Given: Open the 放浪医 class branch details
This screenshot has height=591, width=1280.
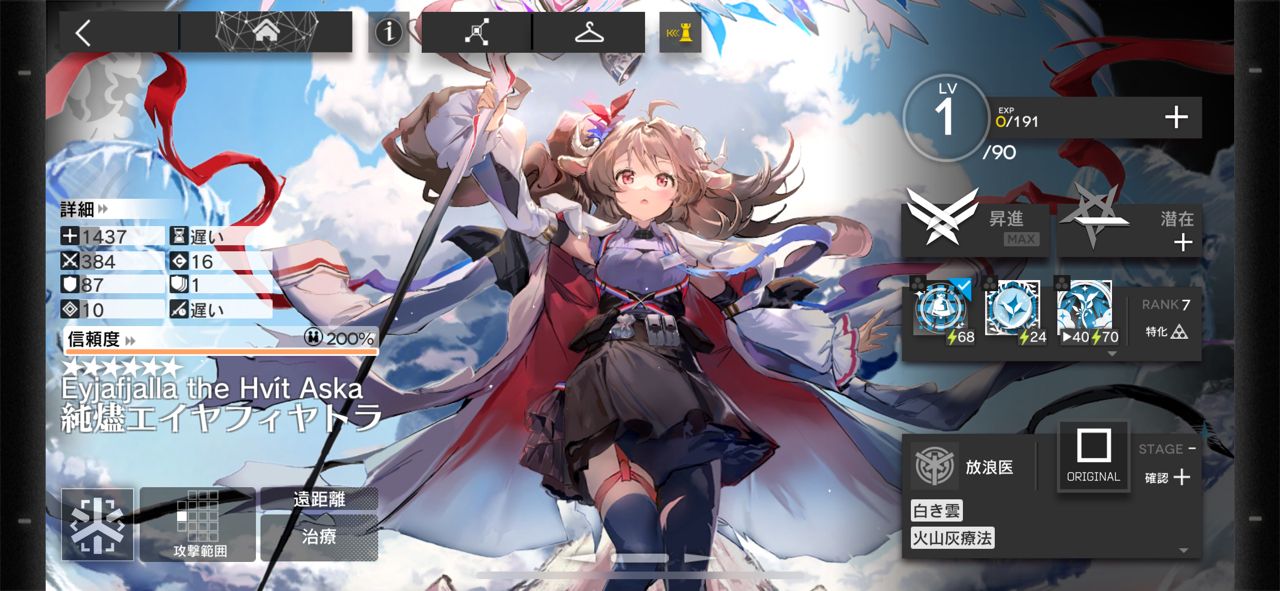Looking at the screenshot, I should pos(965,466).
